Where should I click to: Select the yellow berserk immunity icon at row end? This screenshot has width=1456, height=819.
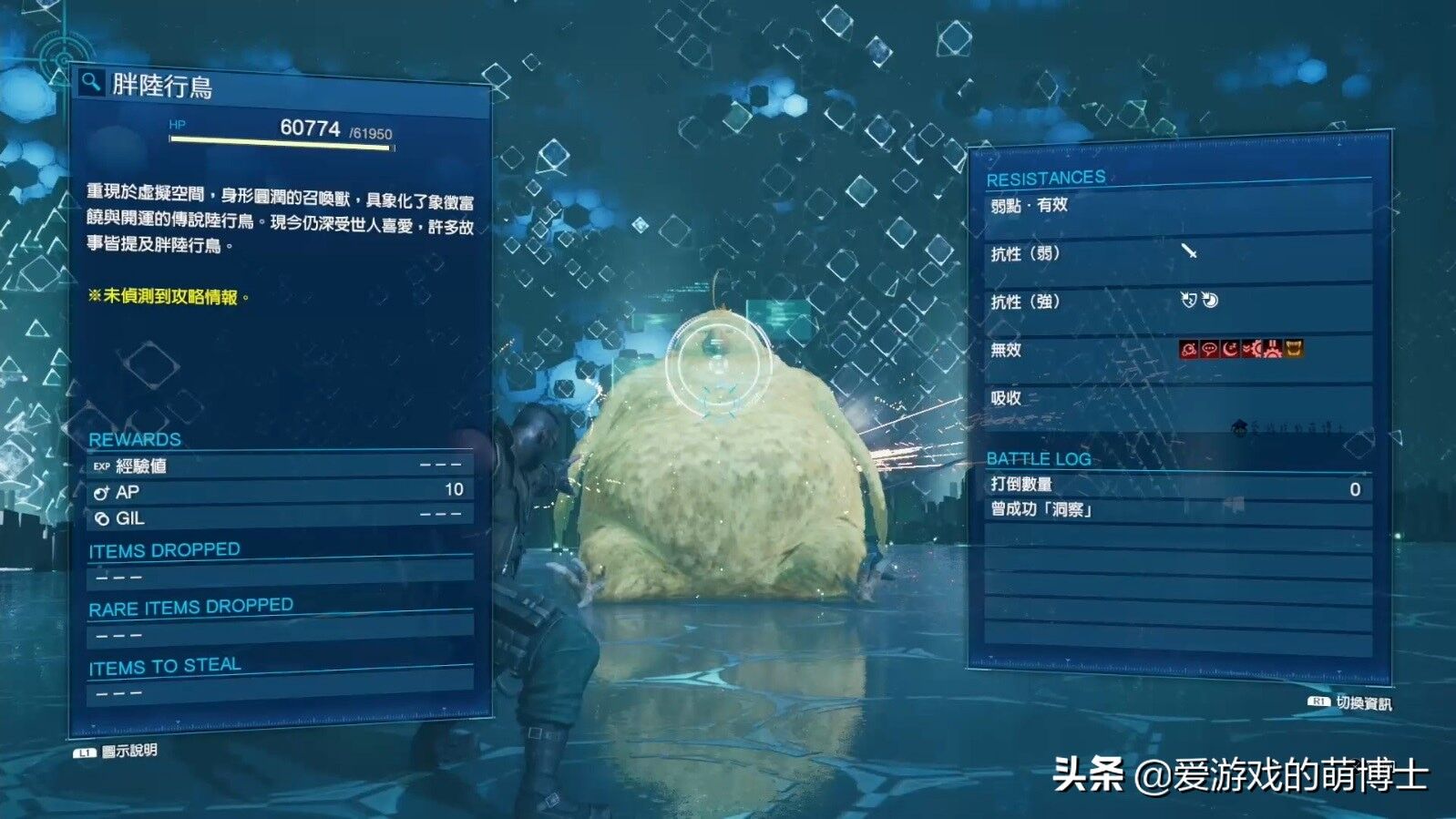[1293, 349]
